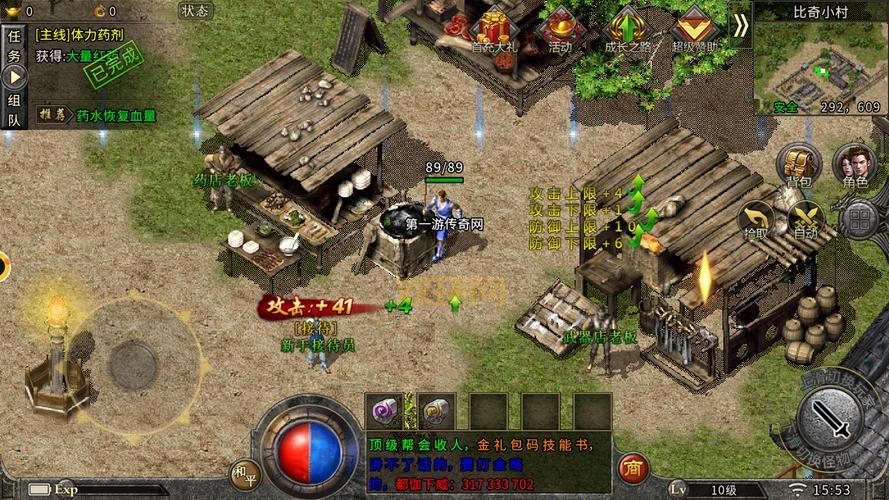The image size is (889, 500).
Task: Switch to the 任务 quest tab
Action: click(x=14, y=47)
